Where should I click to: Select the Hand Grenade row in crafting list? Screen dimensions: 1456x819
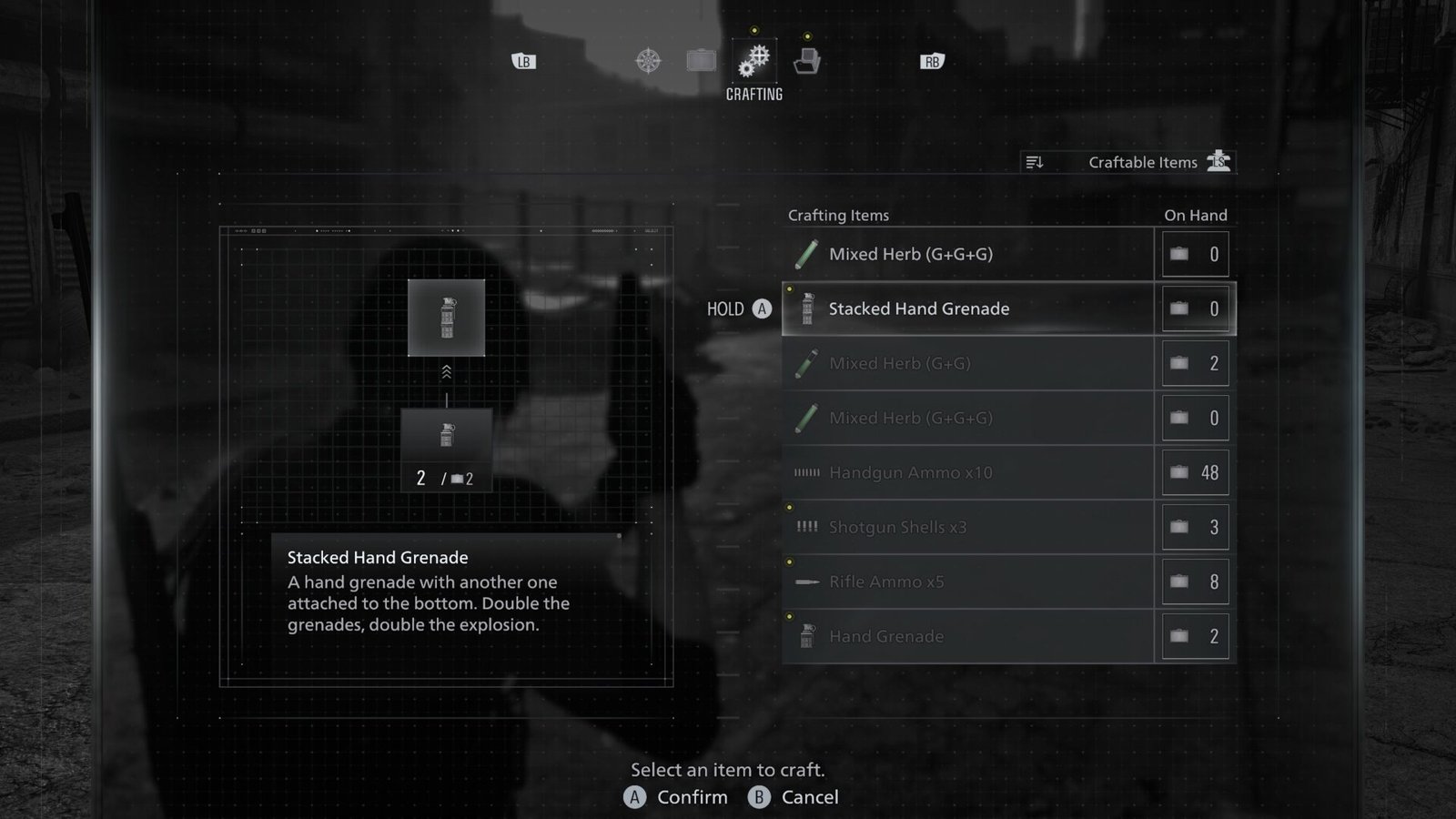click(x=967, y=637)
